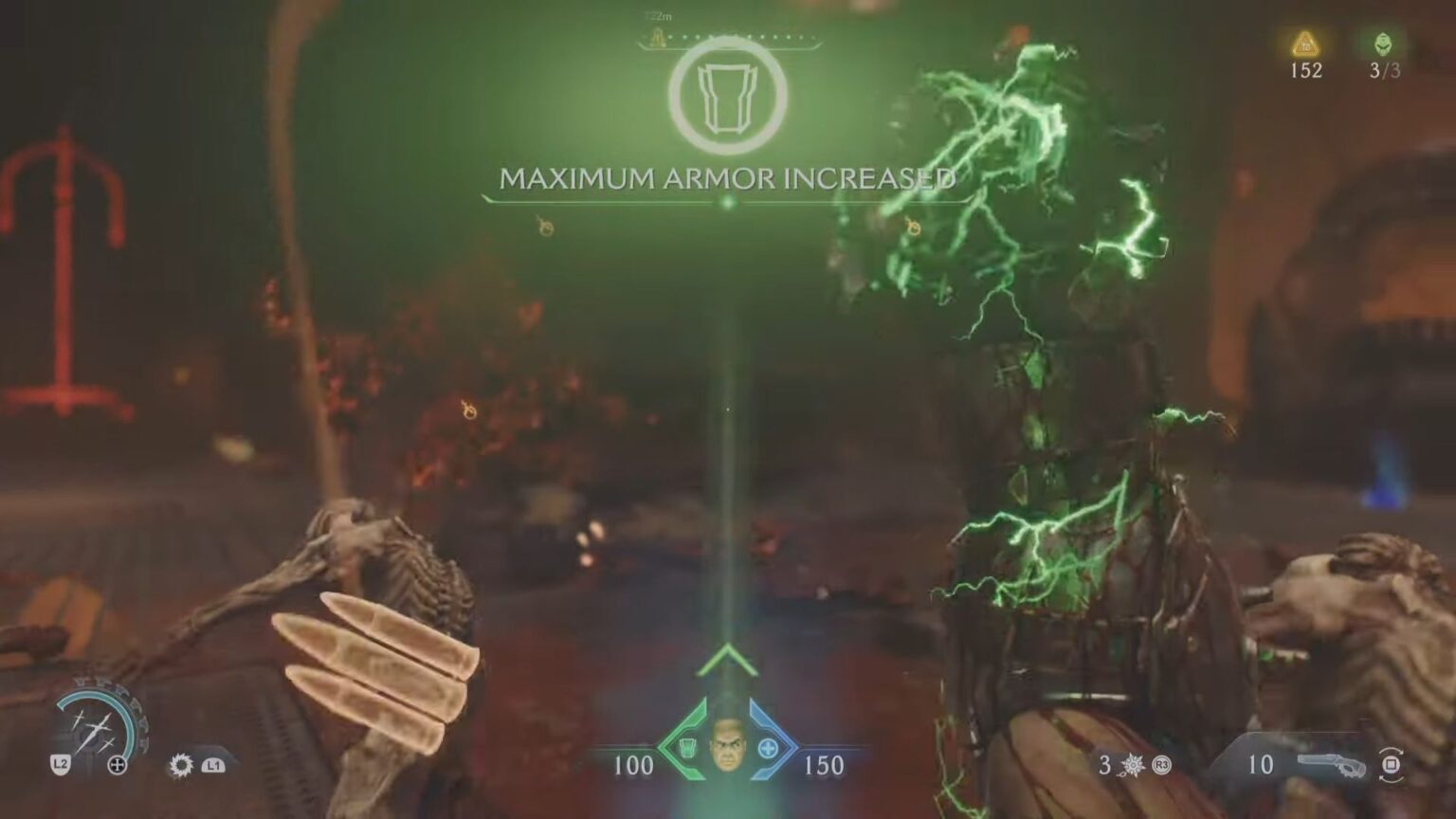Toggle the crosshair dot button below L2
This screenshot has width=1456, height=819.
[117, 763]
